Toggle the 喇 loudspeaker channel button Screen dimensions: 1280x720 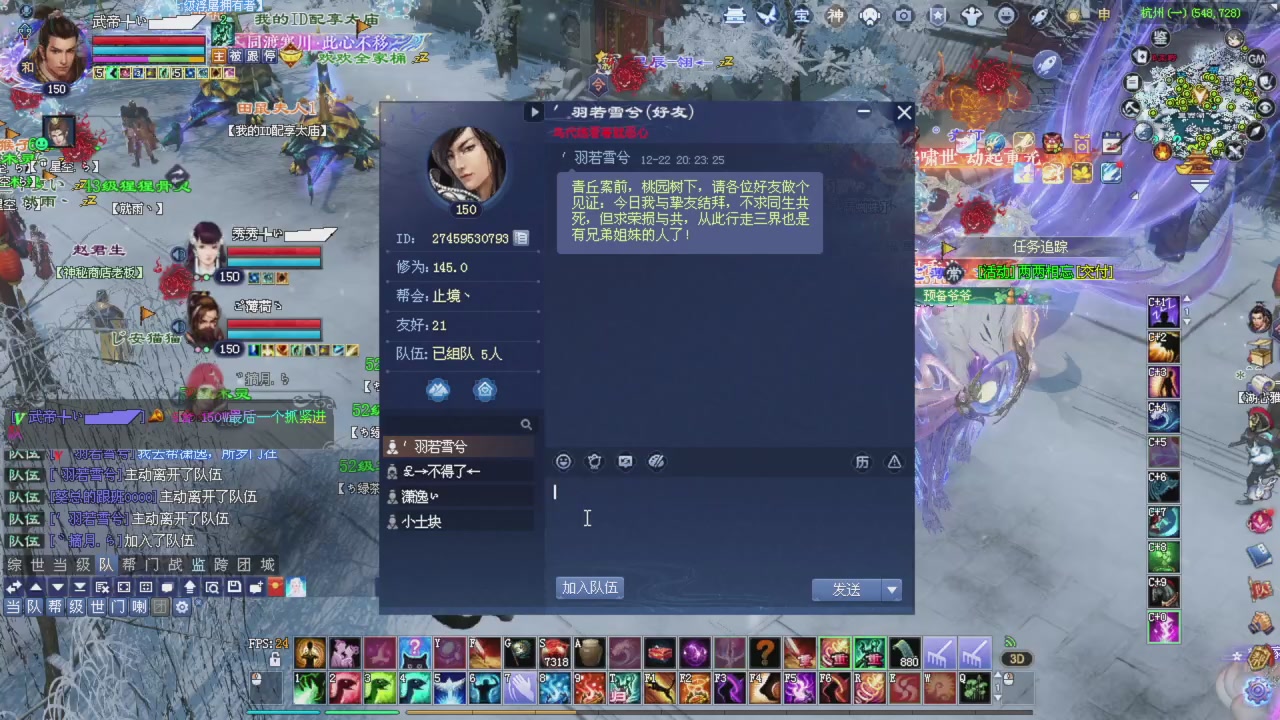139,607
